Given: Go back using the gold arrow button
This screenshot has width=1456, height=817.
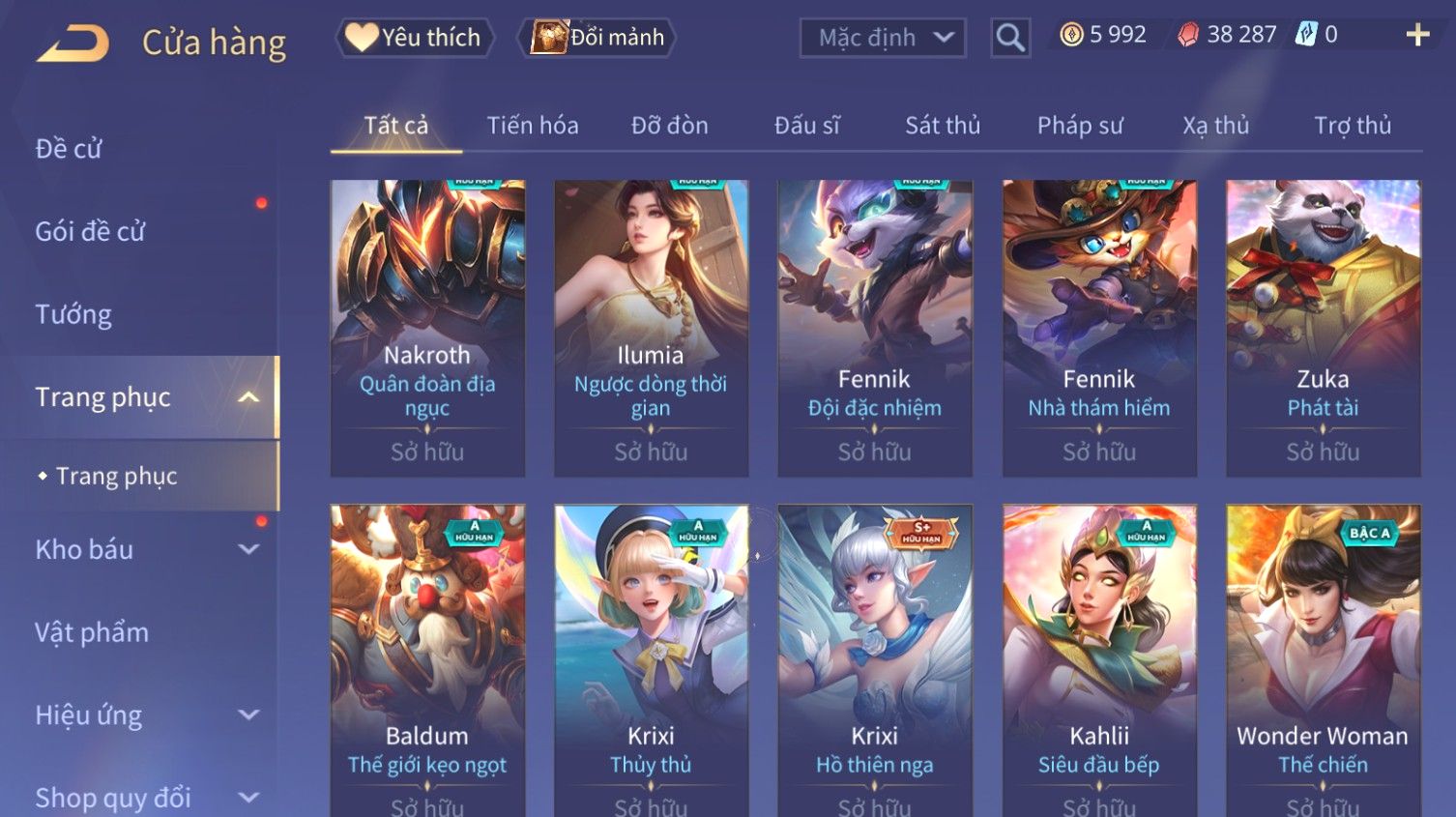Looking at the screenshot, I should (73, 44).
